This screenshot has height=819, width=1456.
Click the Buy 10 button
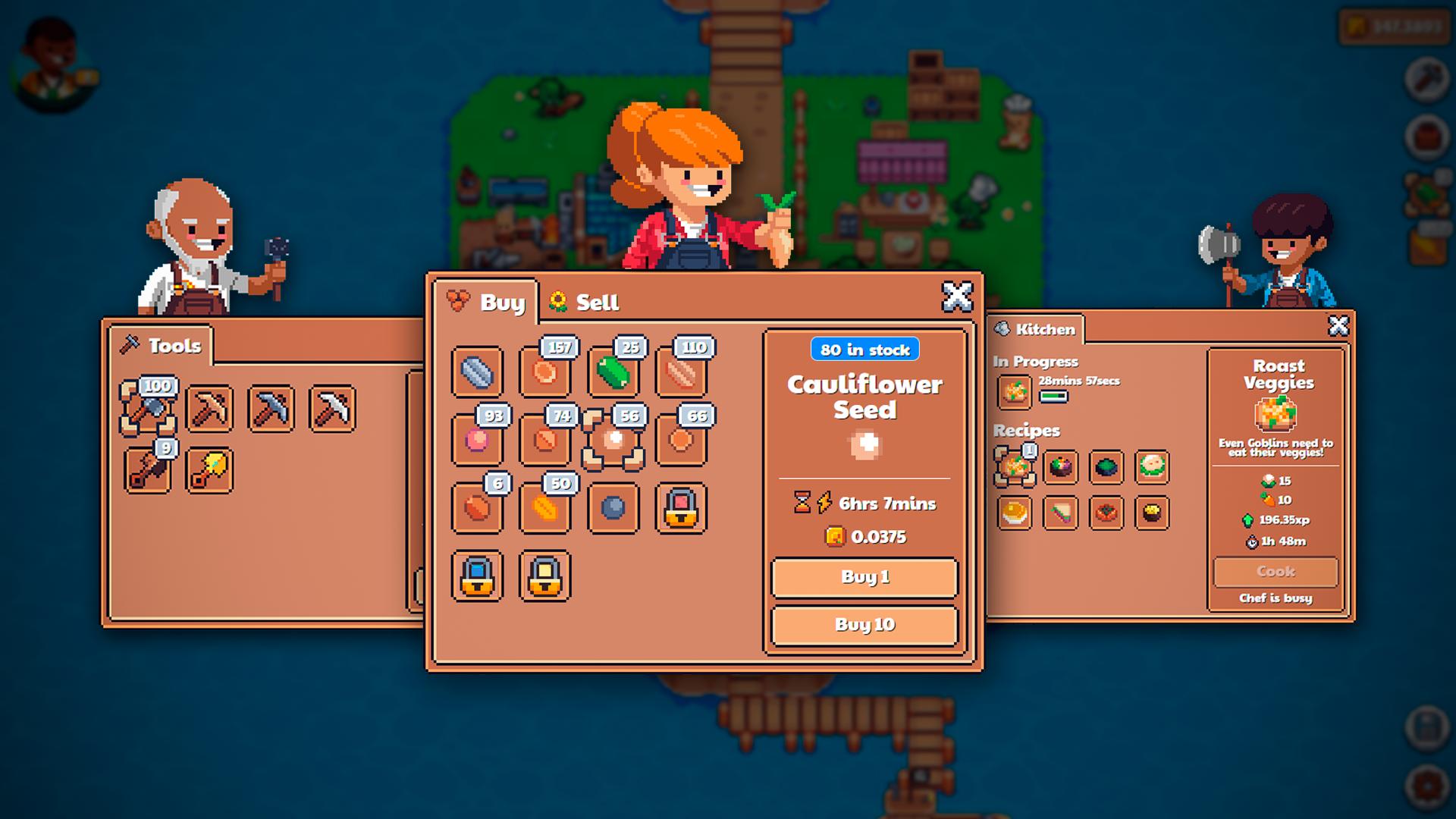point(864,625)
